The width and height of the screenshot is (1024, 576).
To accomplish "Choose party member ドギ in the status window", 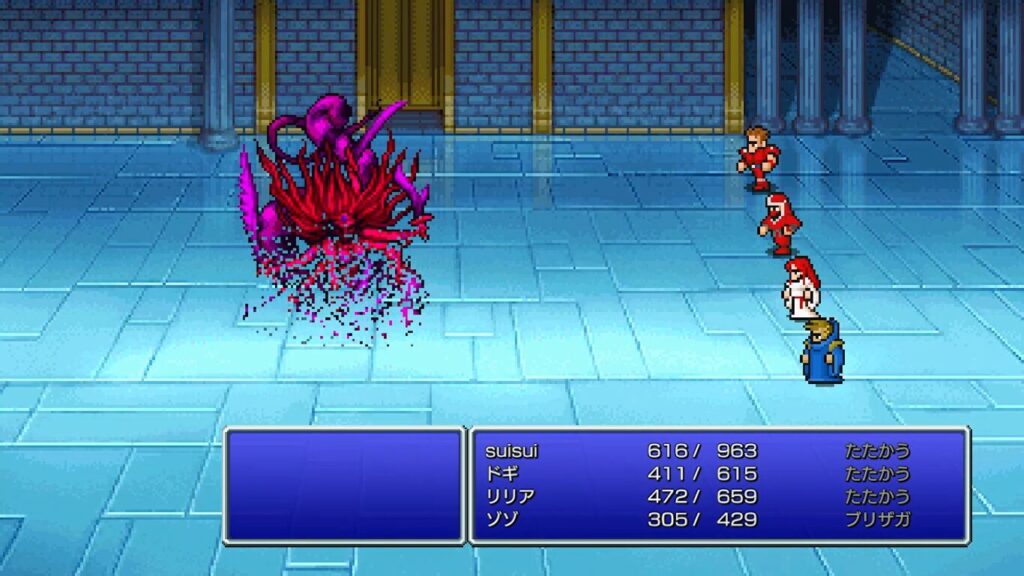I will pos(502,474).
